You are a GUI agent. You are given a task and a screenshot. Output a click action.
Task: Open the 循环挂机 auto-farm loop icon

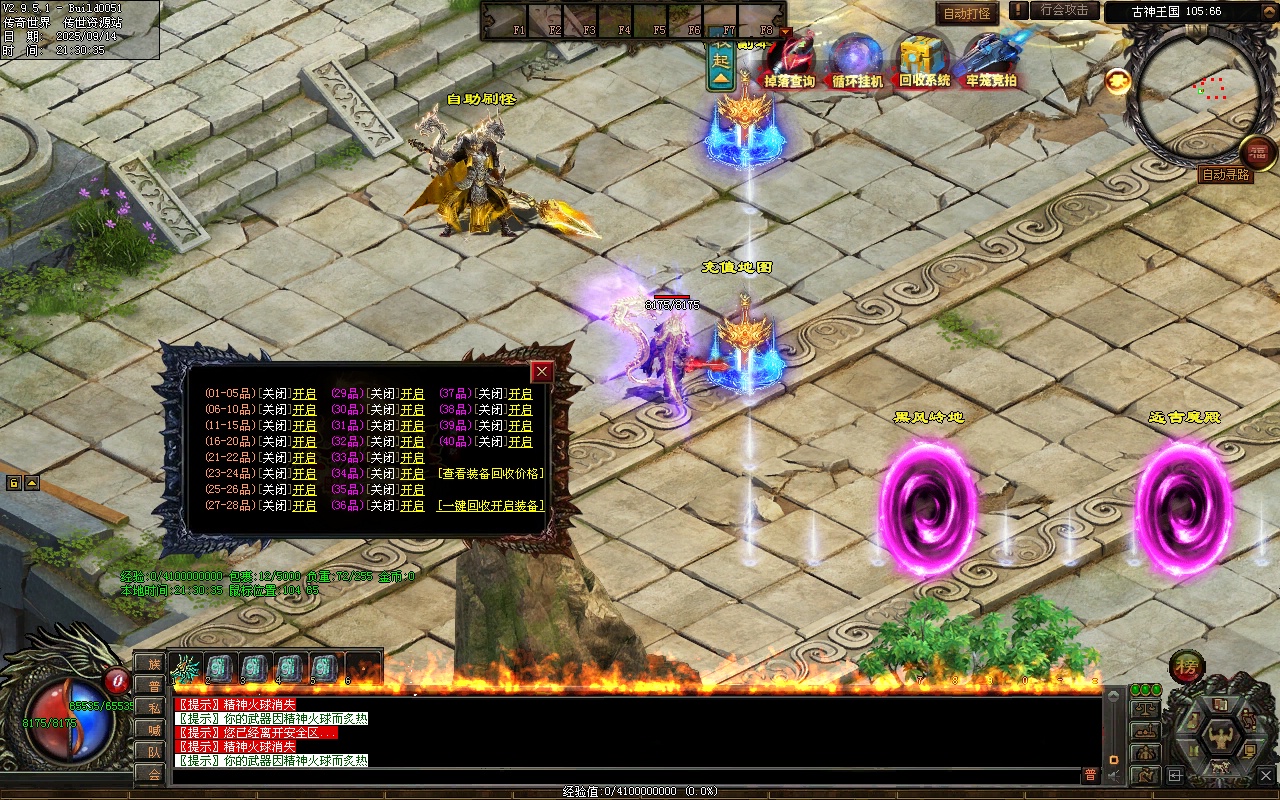point(857,61)
